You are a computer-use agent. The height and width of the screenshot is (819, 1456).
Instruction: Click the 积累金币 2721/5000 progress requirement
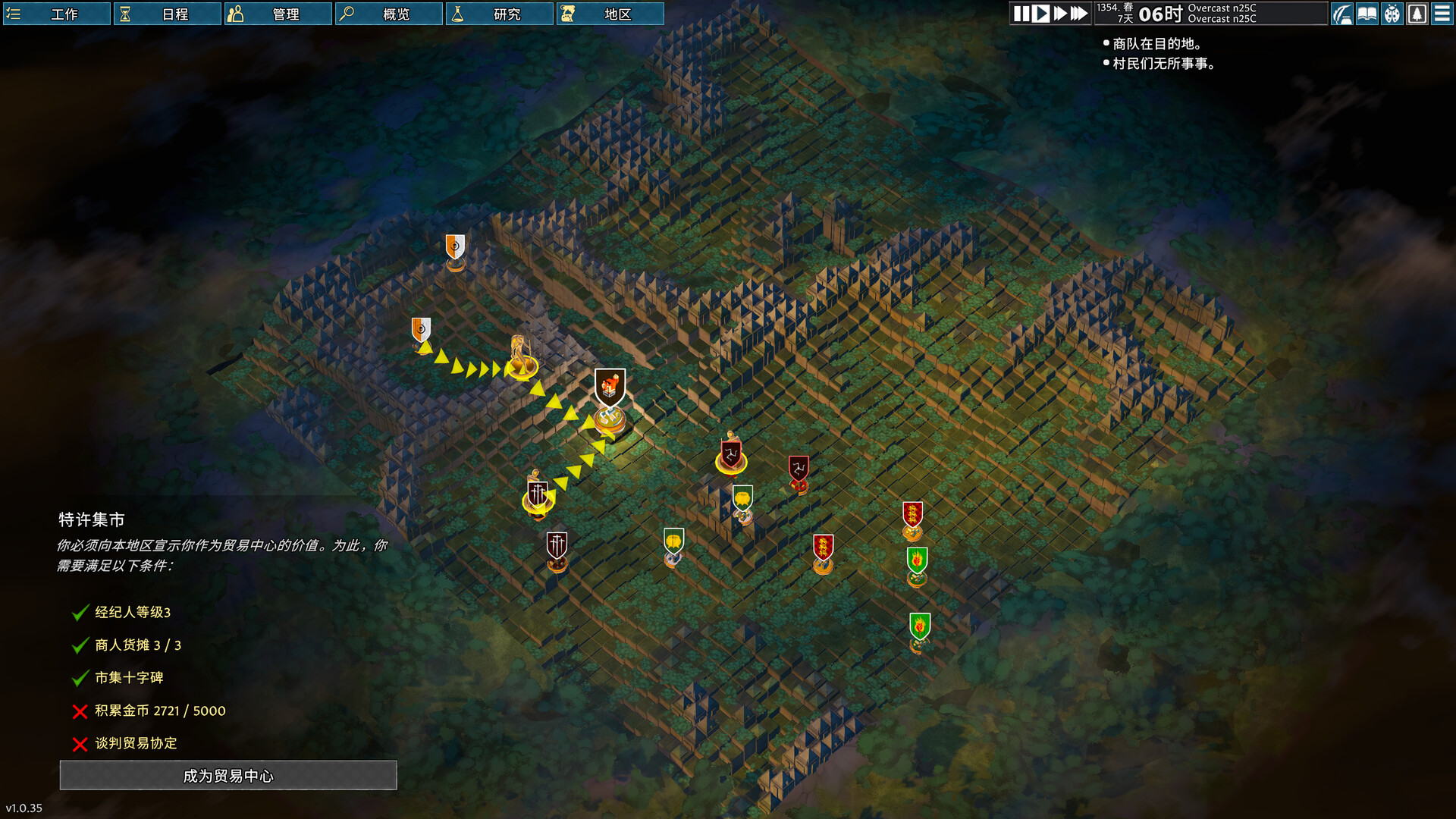coord(158,711)
